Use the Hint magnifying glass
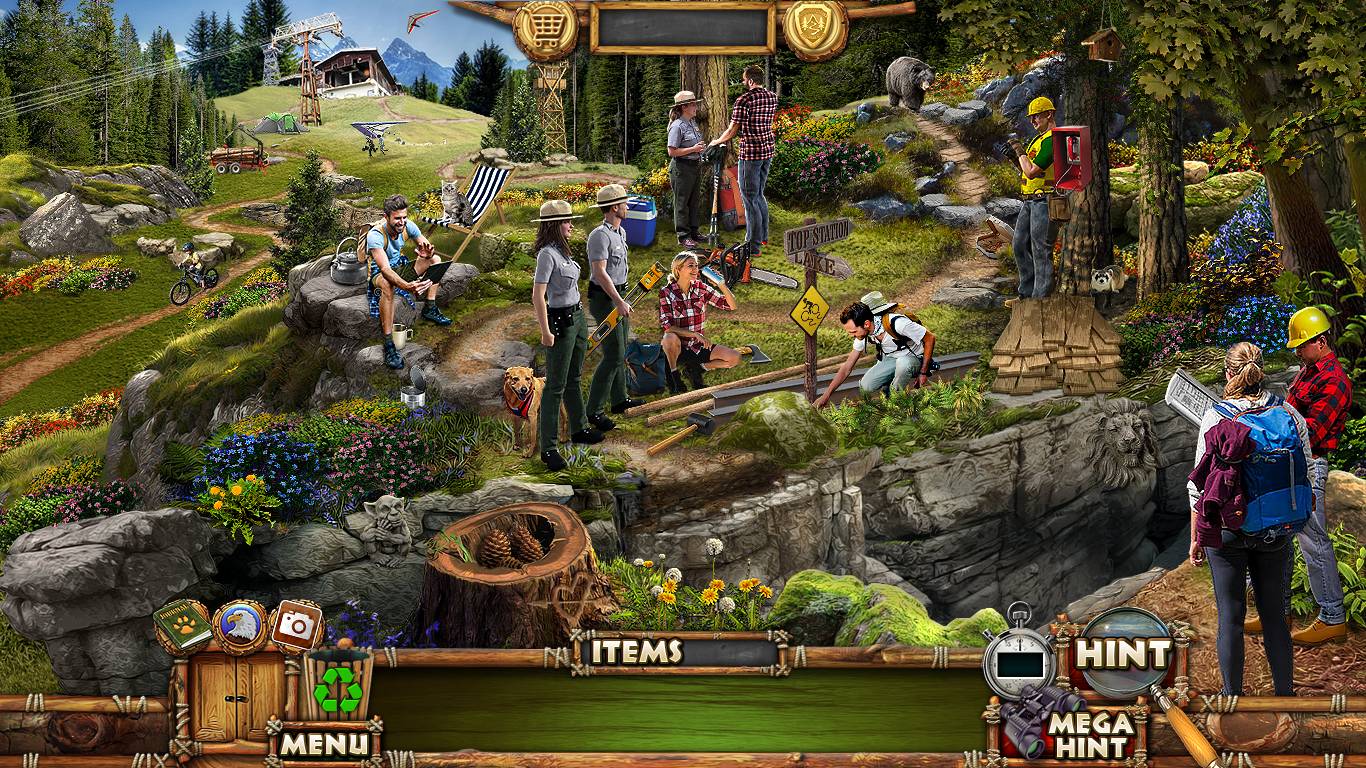This screenshot has height=768, width=1366. [x=1122, y=653]
